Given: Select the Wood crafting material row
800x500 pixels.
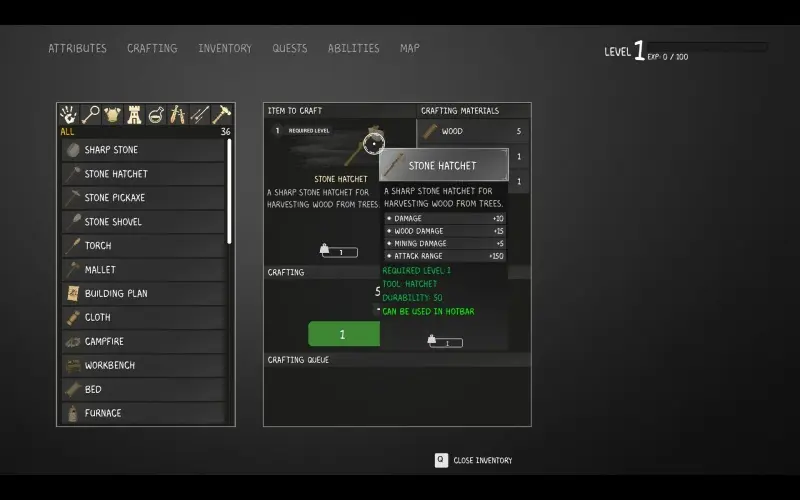Looking at the screenshot, I should [x=472, y=131].
